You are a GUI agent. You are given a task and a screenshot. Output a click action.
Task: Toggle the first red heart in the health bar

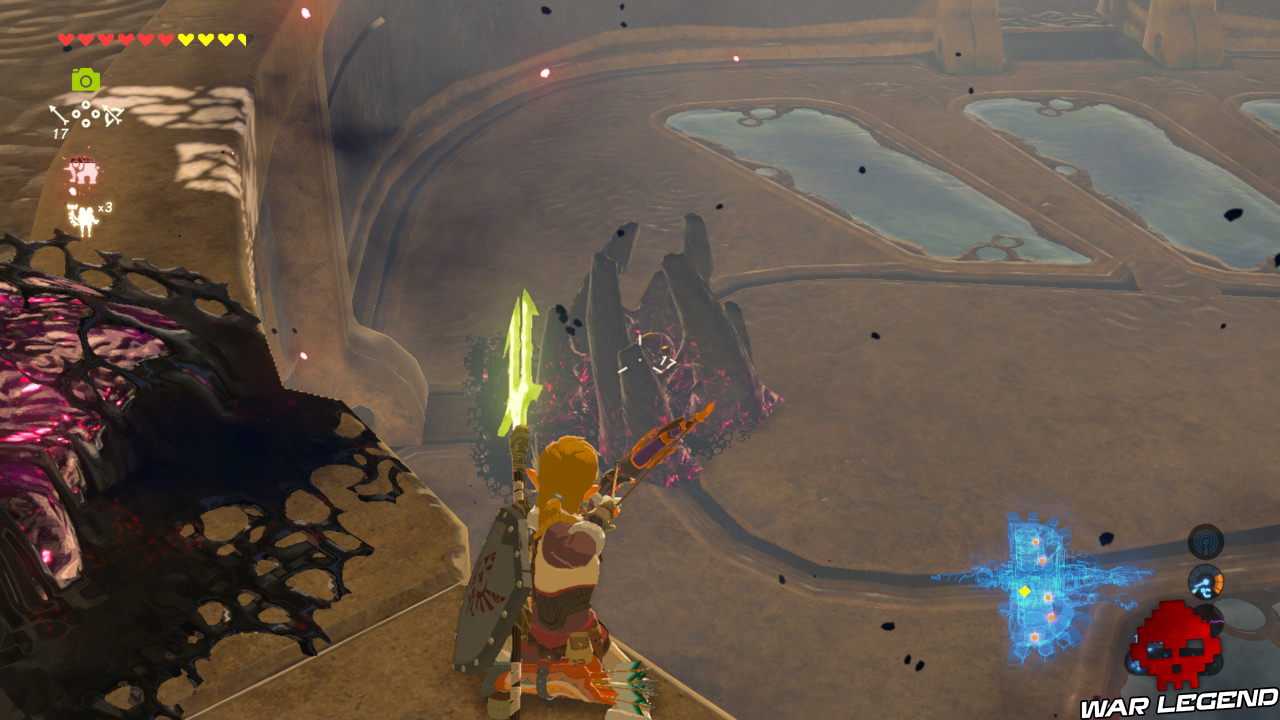pos(66,40)
